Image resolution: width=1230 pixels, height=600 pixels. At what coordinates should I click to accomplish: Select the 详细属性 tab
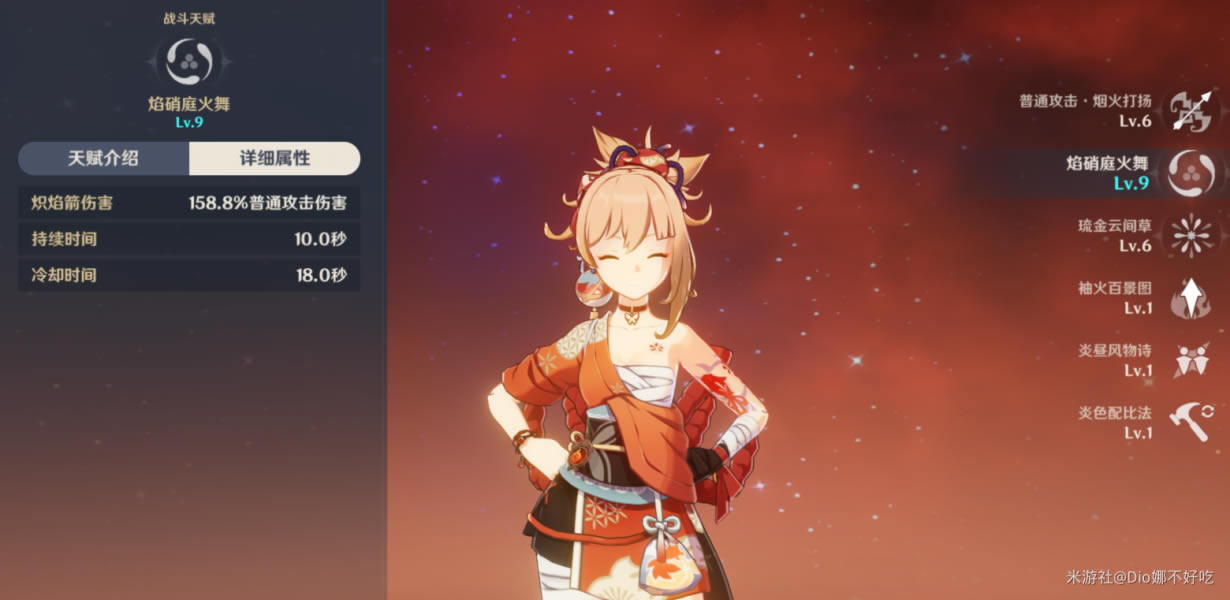274,158
